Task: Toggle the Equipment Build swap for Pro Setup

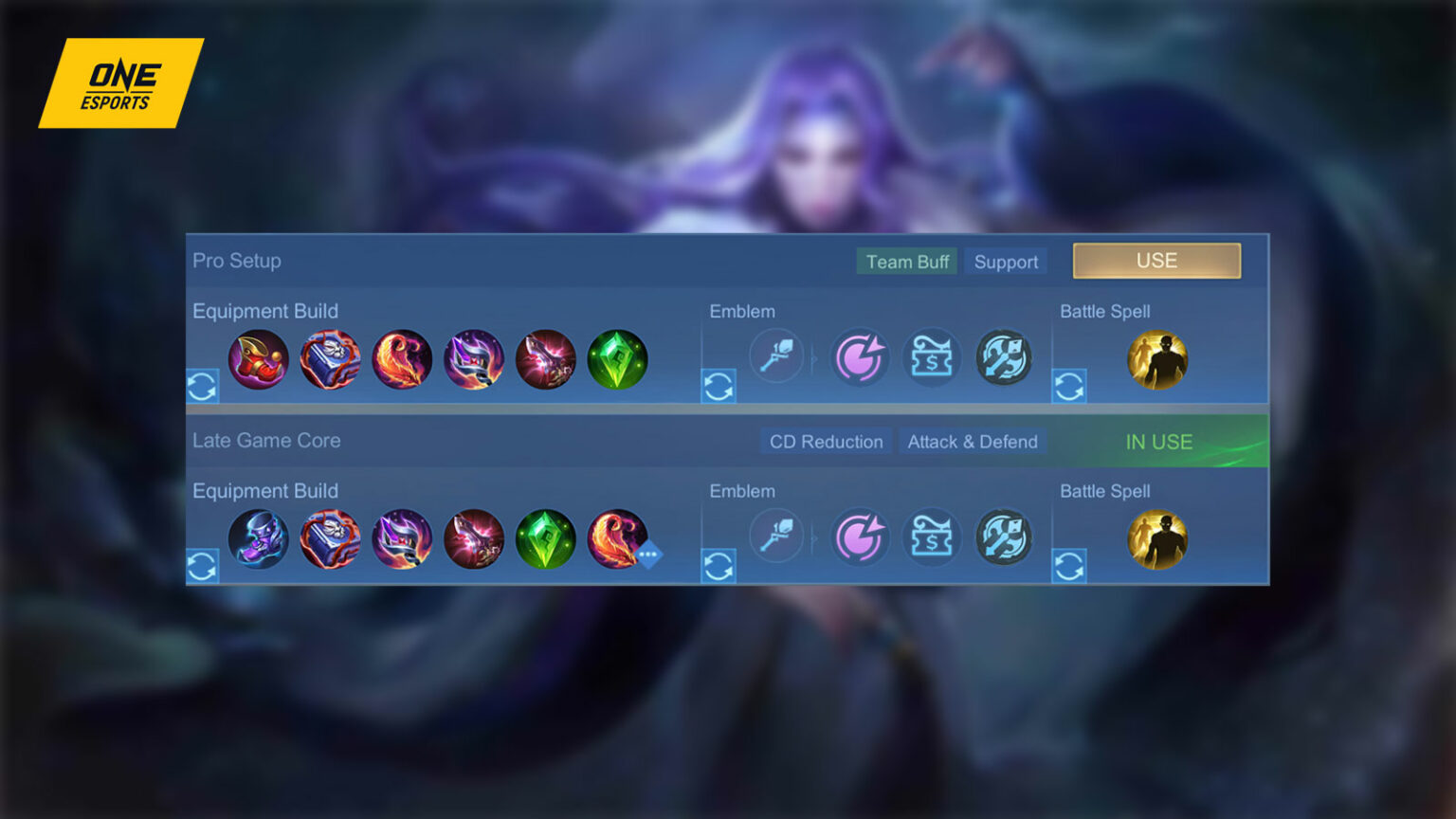Action: click(x=202, y=387)
